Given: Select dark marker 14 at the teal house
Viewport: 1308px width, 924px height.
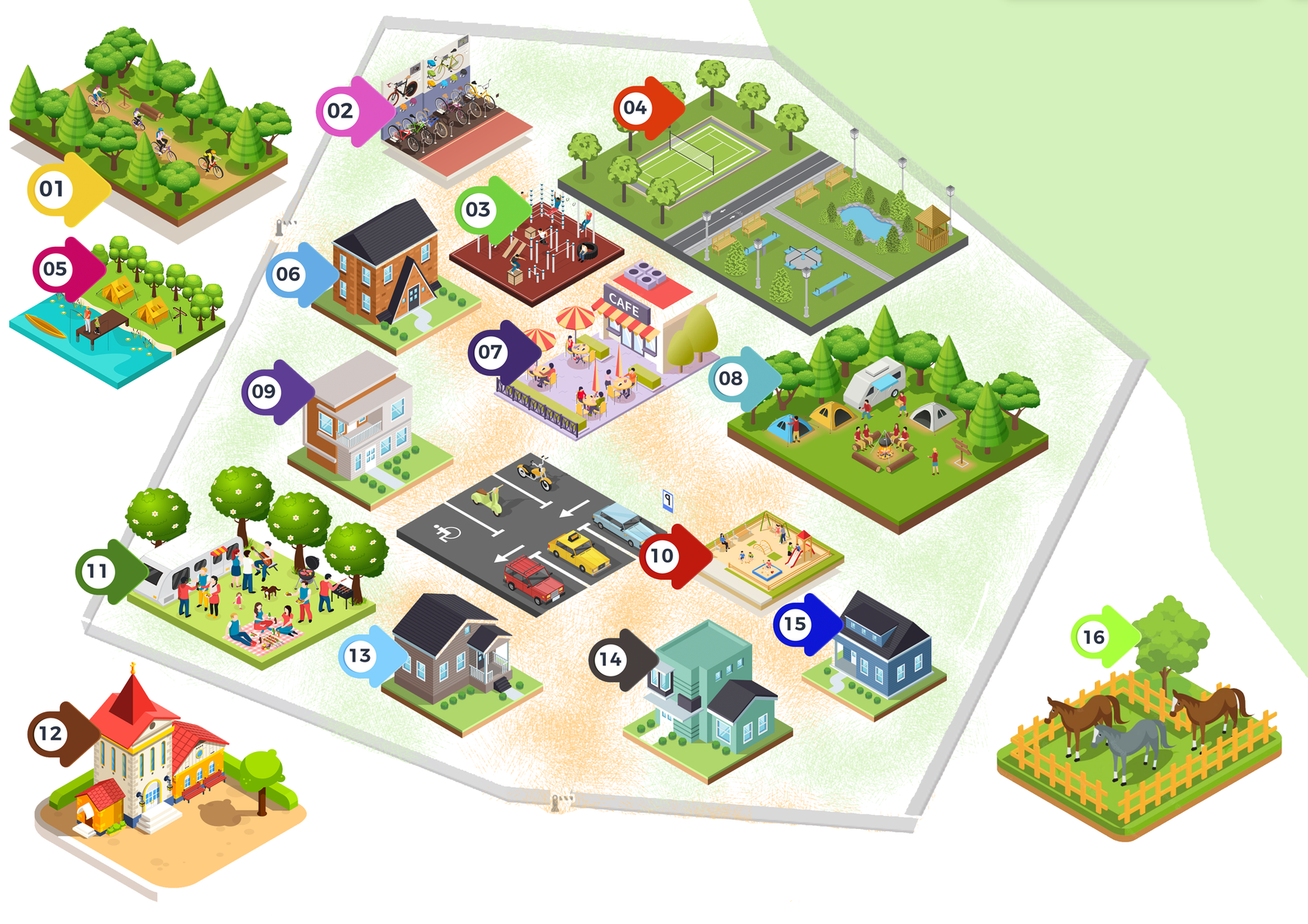Looking at the screenshot, I should (610, 660).
